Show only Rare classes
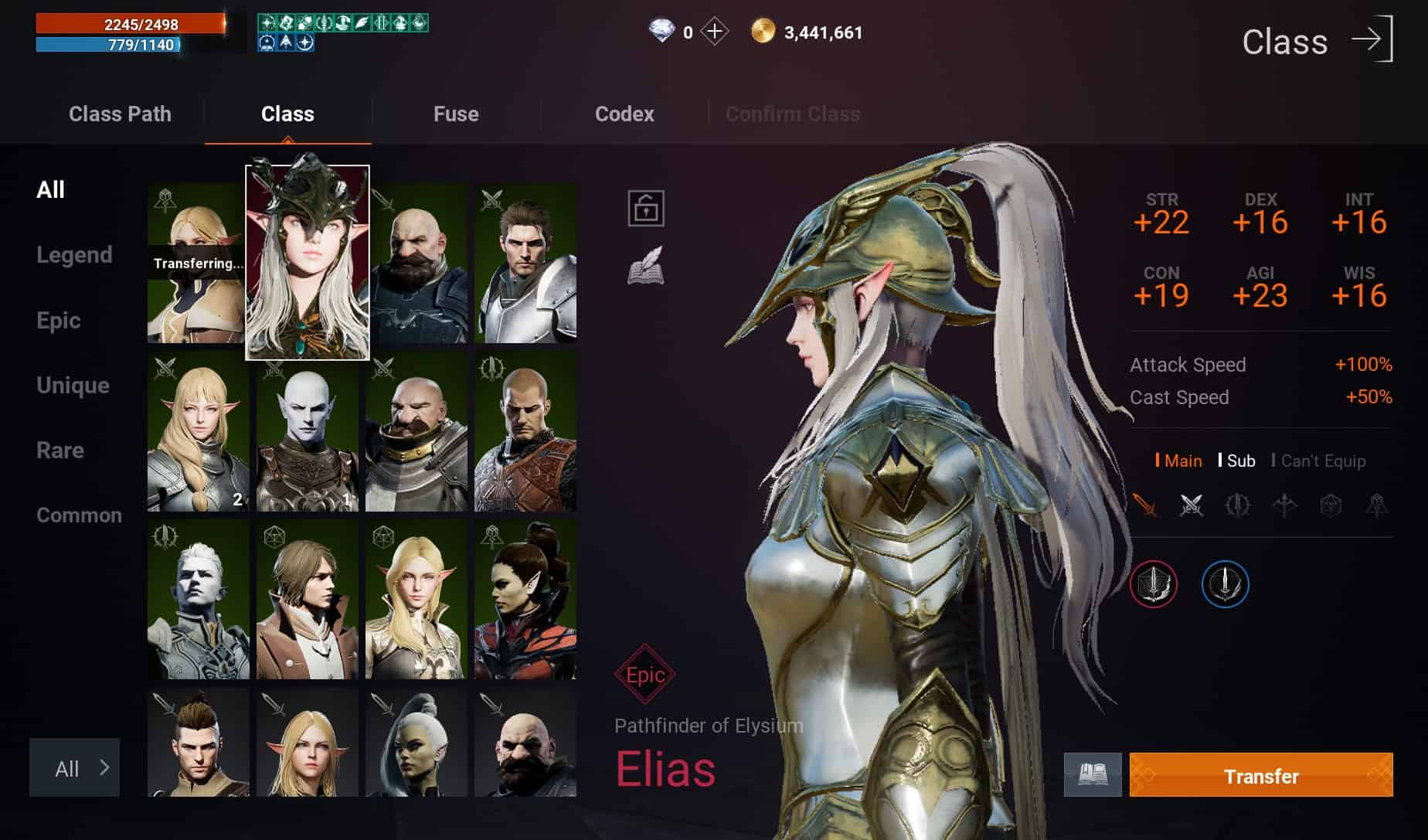The image size is (1428, 840). 60,451
